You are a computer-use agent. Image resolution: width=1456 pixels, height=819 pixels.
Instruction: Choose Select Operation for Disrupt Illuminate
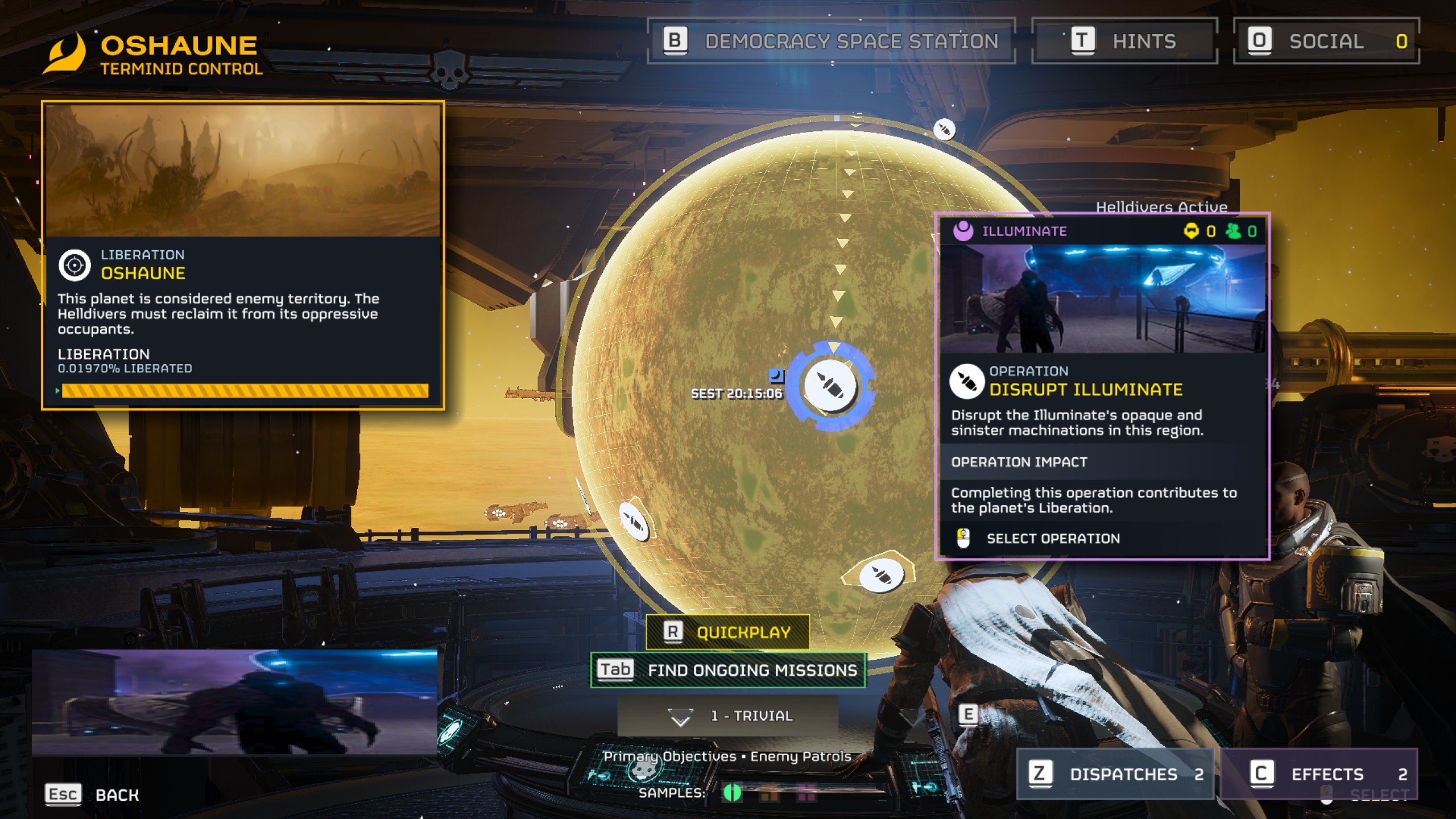click(1052, 539)
